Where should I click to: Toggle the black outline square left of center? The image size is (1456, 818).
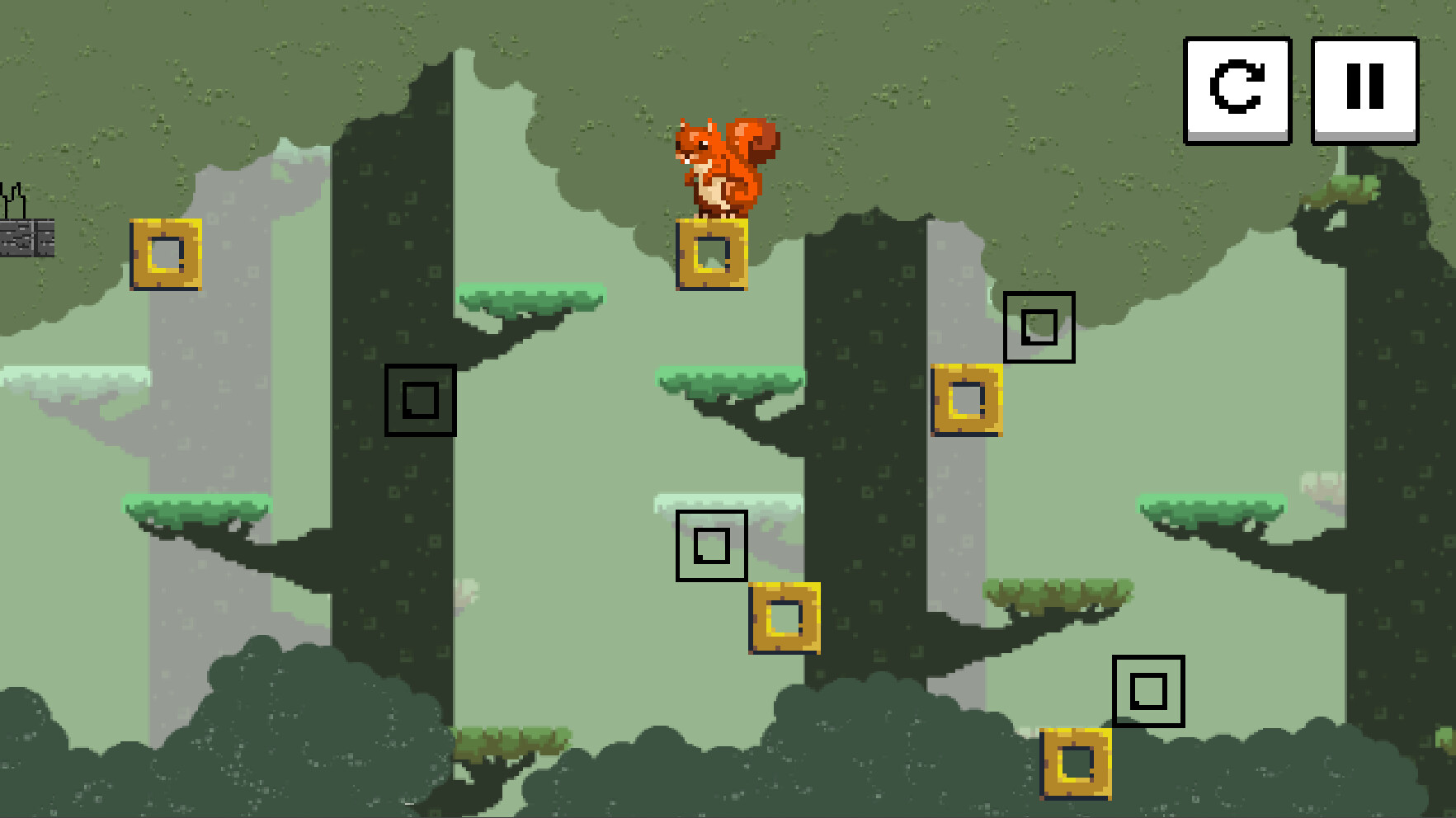420,400
